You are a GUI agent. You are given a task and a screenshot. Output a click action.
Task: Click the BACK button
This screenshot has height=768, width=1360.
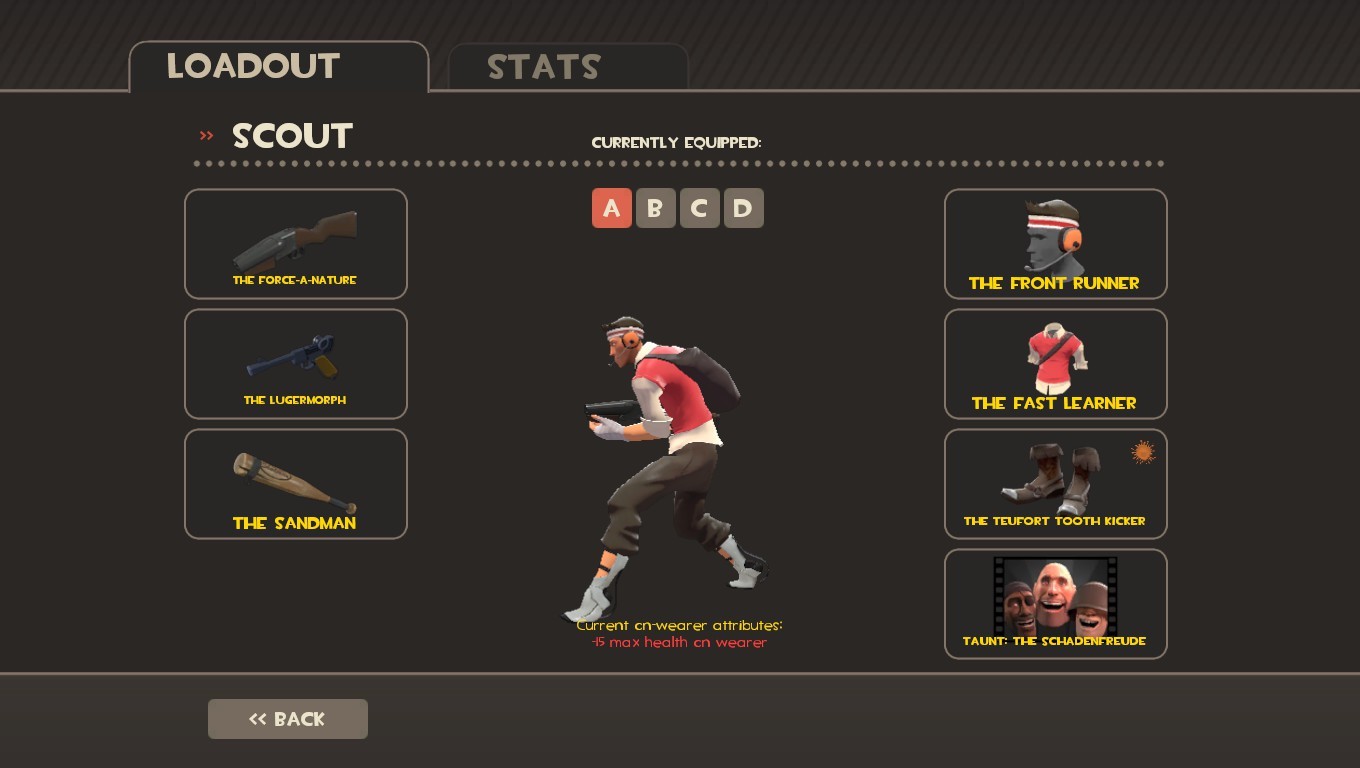click(x=288, y=718)
